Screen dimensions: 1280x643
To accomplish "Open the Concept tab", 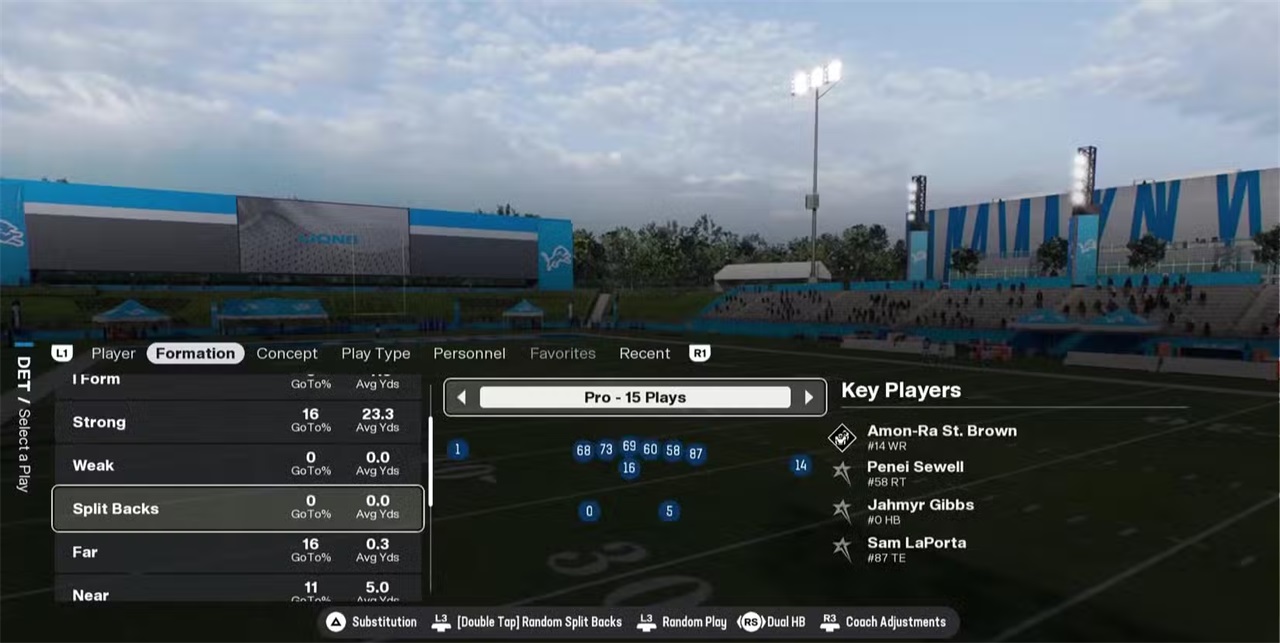I will pos(287,353).
